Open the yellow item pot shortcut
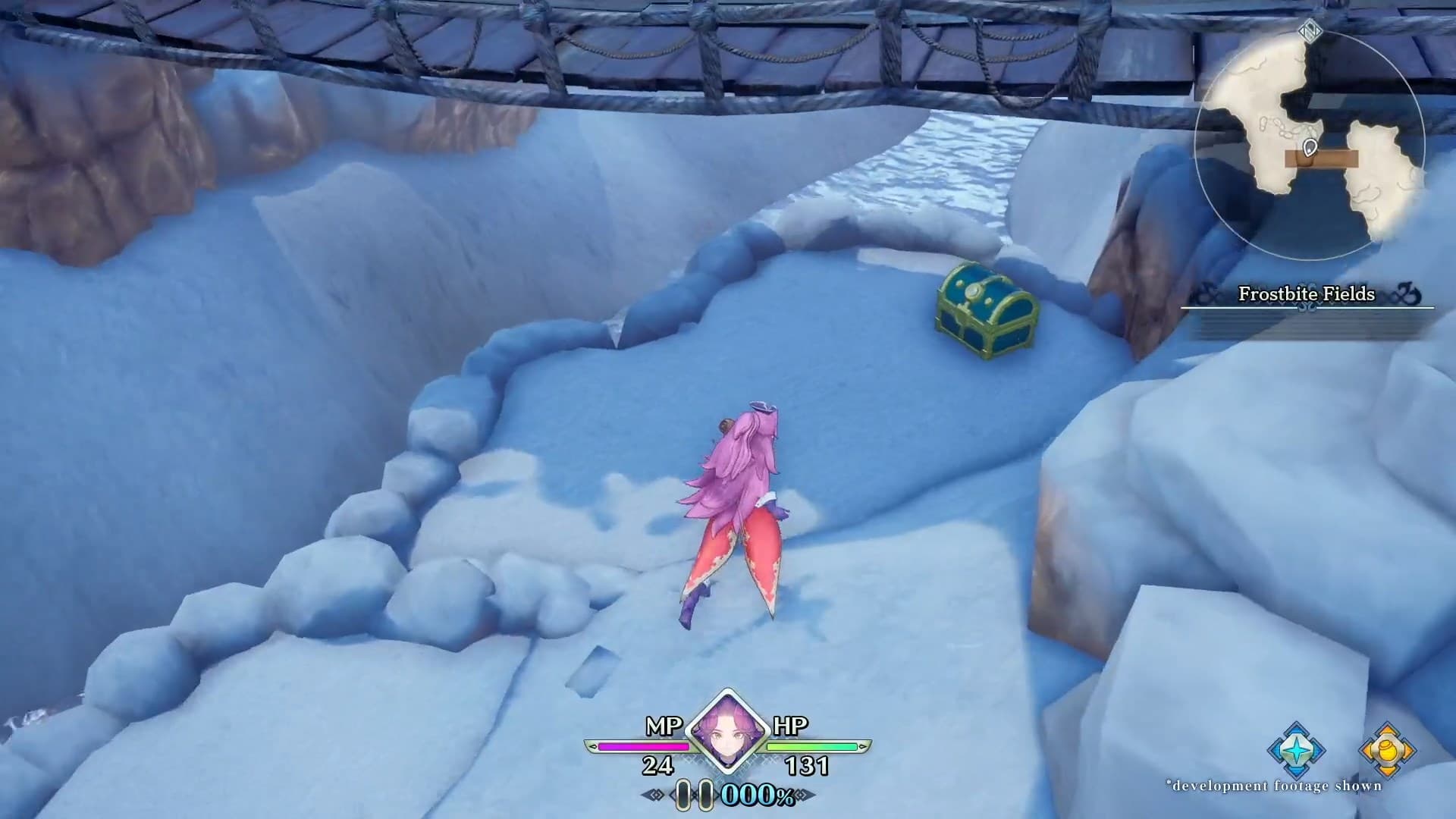The width and height of the screenshot is (1456, 819). [x=1387, y=751]
